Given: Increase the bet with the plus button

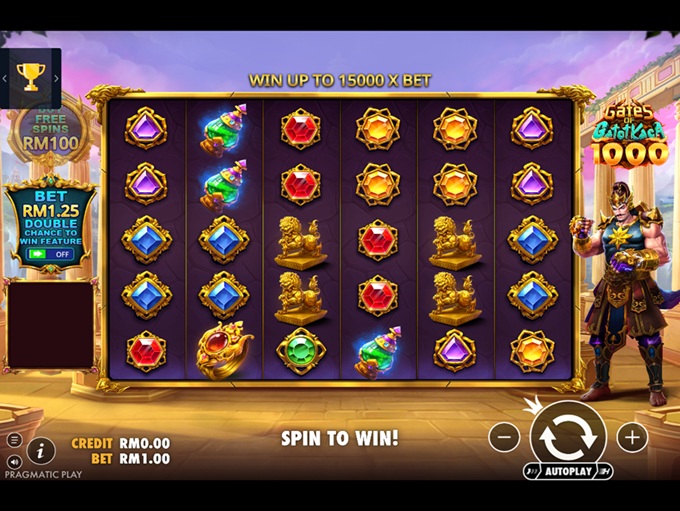Looking at the screenshot, I should tap(632, 437).
